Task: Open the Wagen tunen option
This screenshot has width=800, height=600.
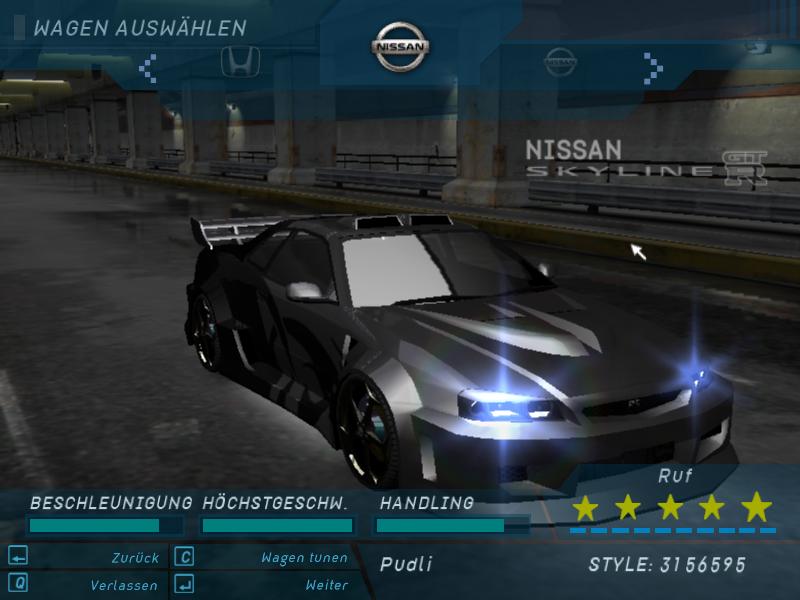Action: pos(304,558)
